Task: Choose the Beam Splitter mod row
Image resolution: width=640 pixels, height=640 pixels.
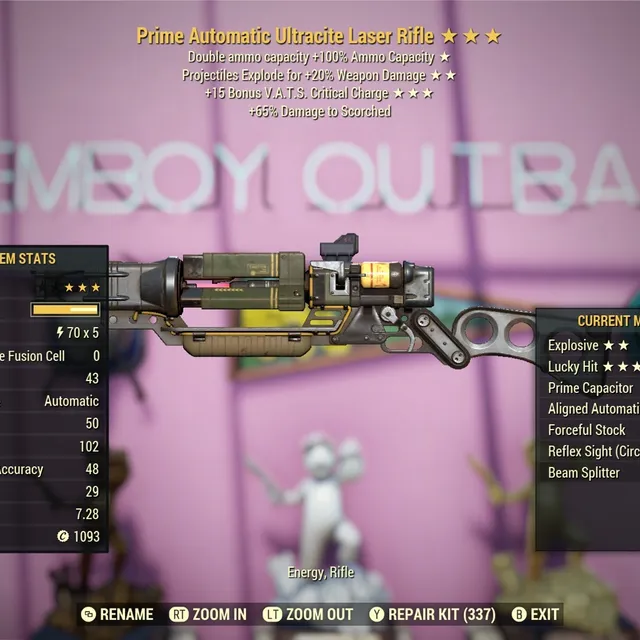Action: click(584, 472)
